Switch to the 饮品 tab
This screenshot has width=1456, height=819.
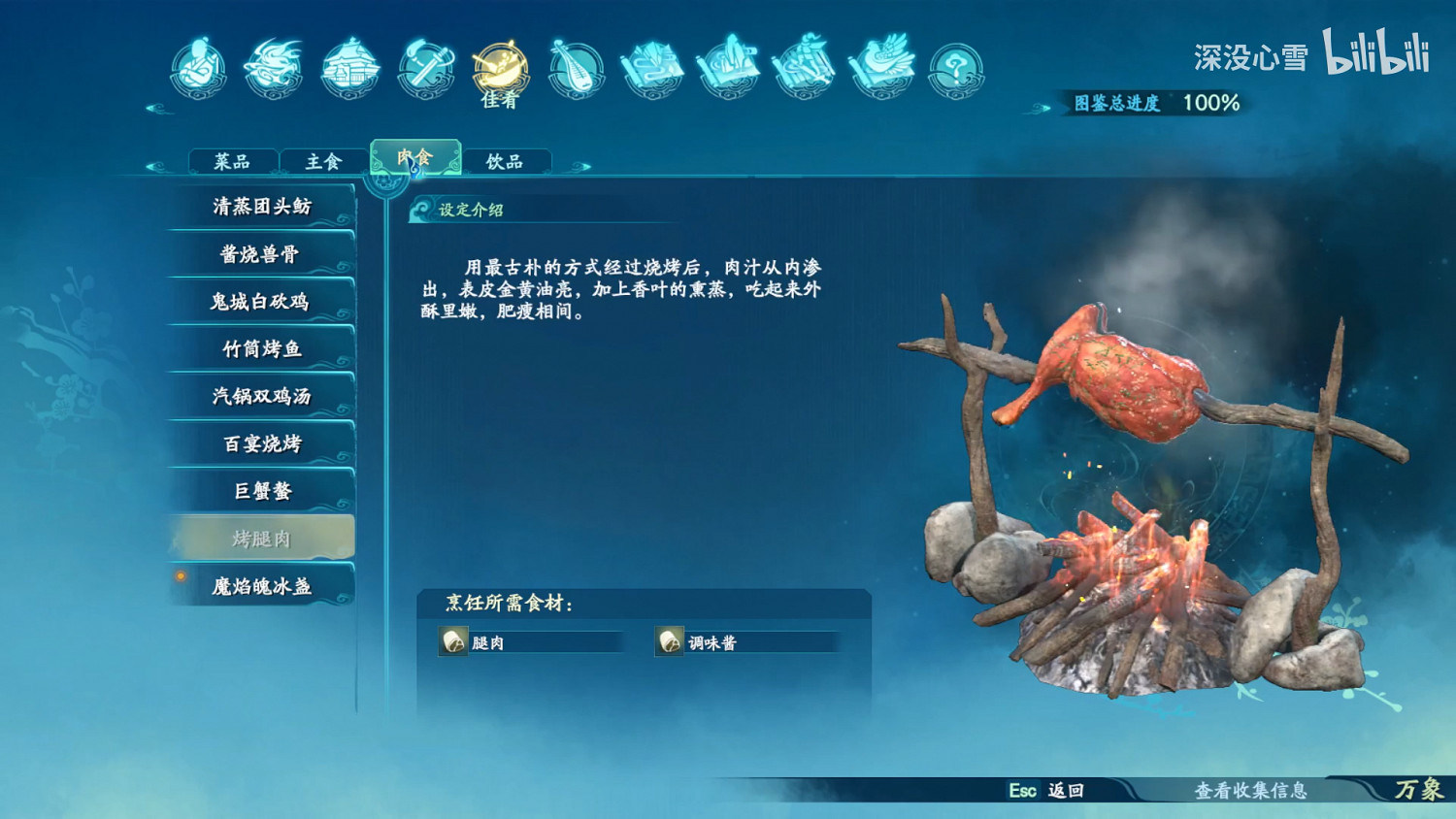pyautogui.click(x=506, y=160)
